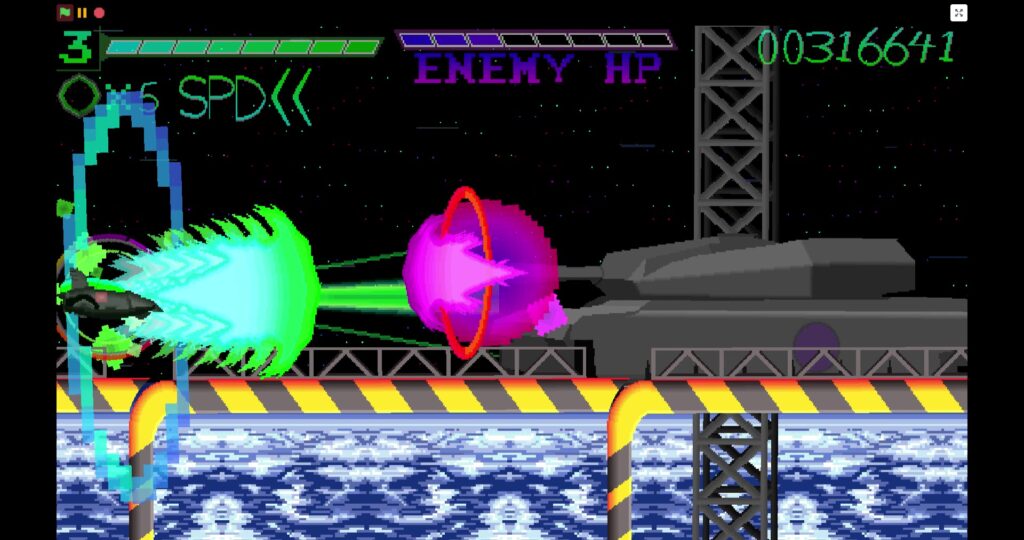
Task: Stop the project with the red stop button
Action: [99, 13]
